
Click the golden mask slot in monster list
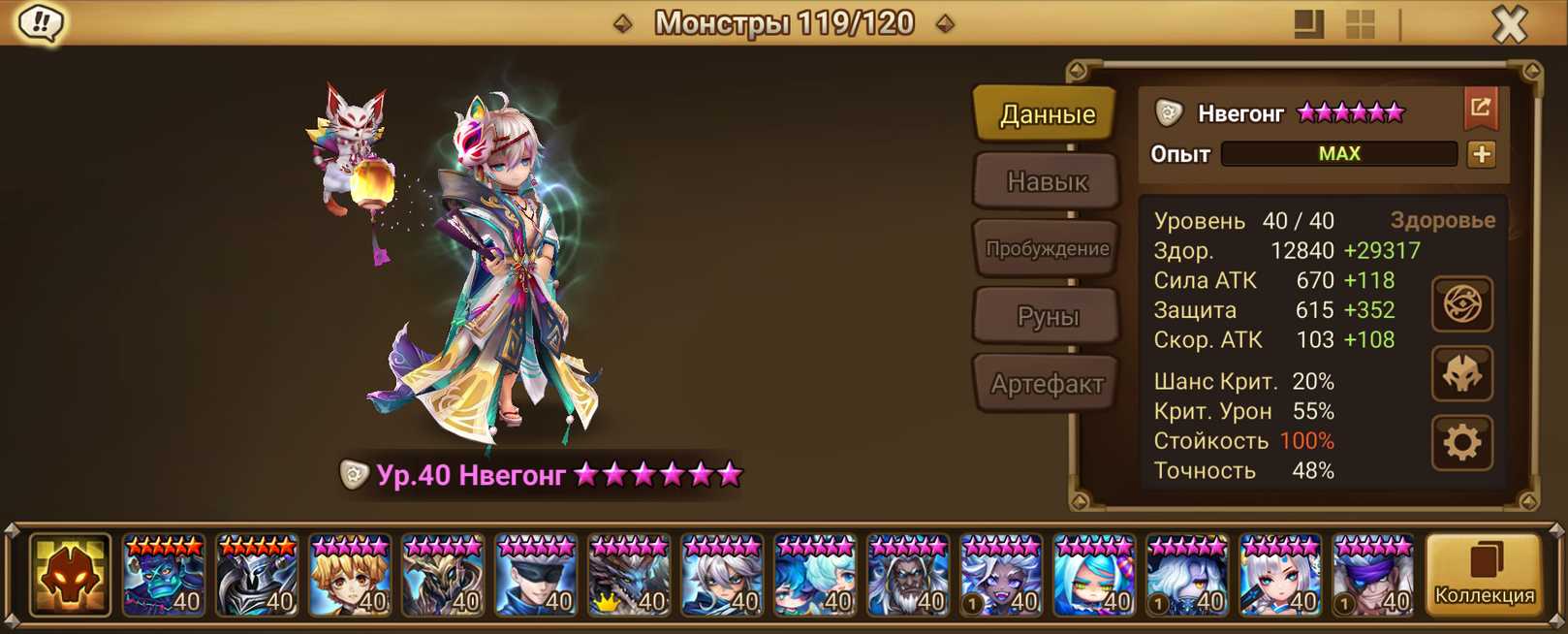pos(70,576)
